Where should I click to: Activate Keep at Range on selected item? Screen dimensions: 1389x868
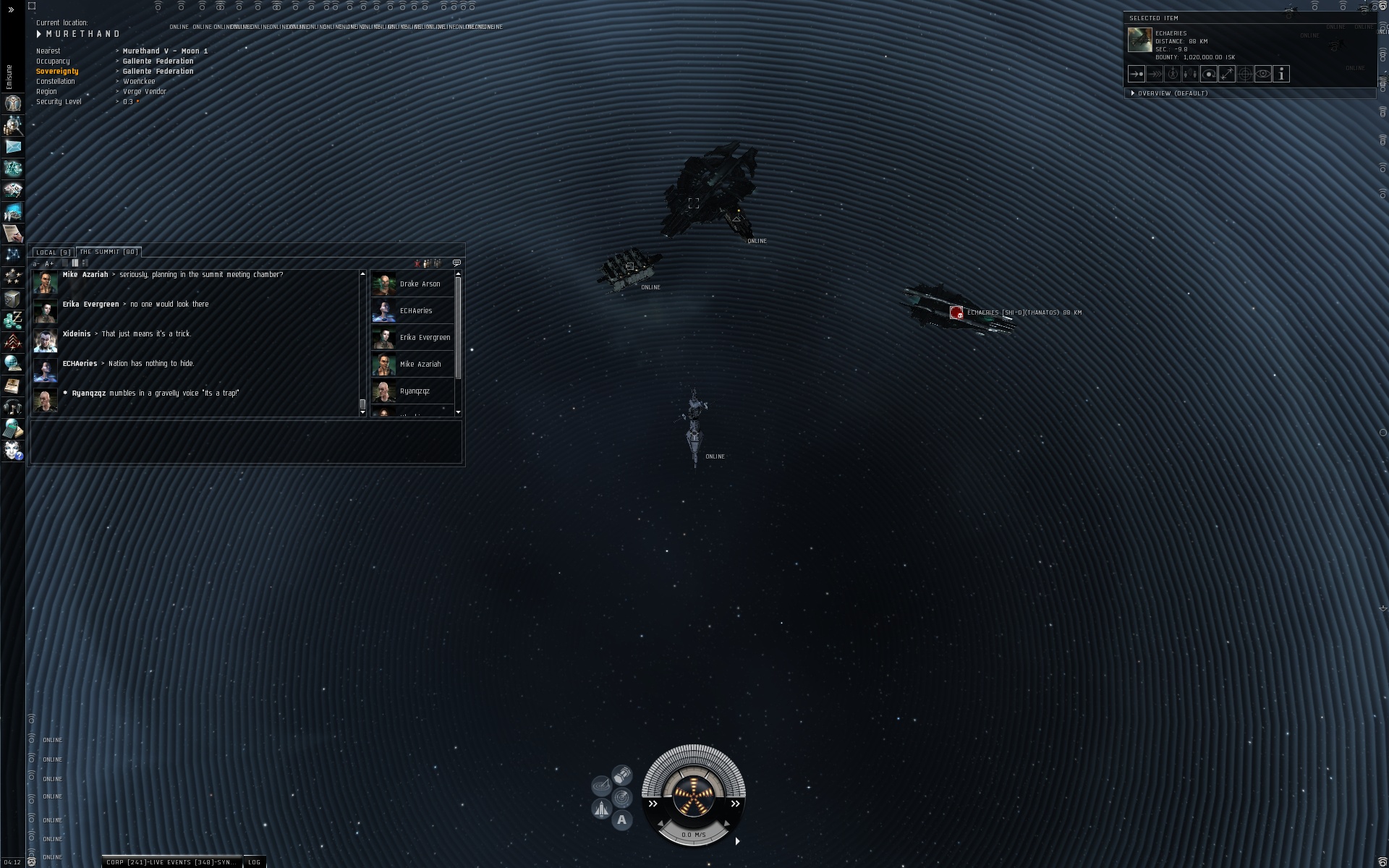click(x=1227, y=74)
